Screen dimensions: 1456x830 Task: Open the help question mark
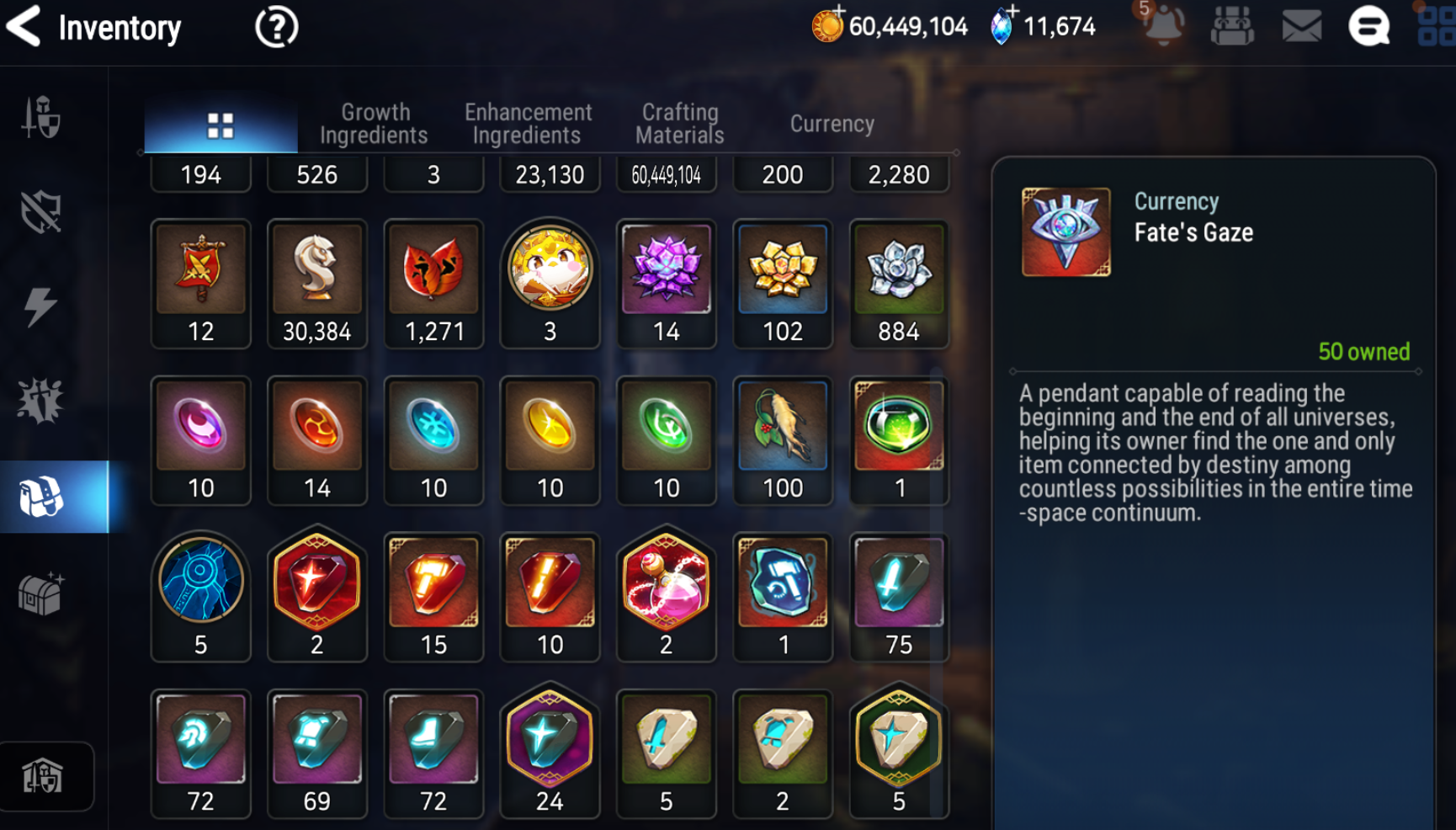pos(276,28)
